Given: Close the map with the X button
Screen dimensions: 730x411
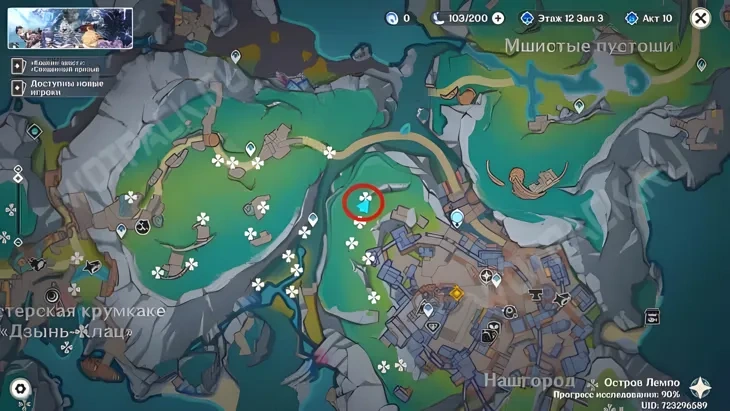Looking at the screenshot, I should 701,18.
